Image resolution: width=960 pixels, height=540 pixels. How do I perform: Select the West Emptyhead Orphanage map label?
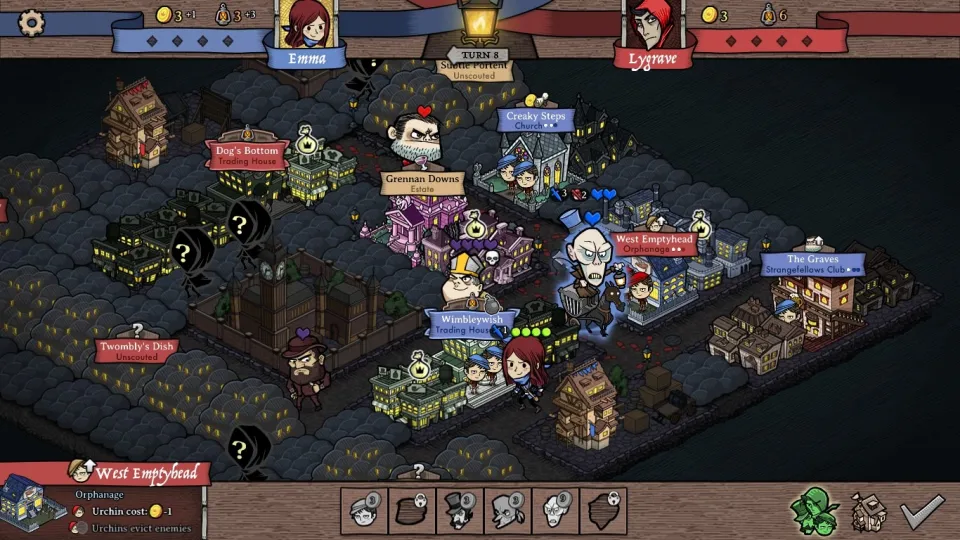(x=654, y=244)
